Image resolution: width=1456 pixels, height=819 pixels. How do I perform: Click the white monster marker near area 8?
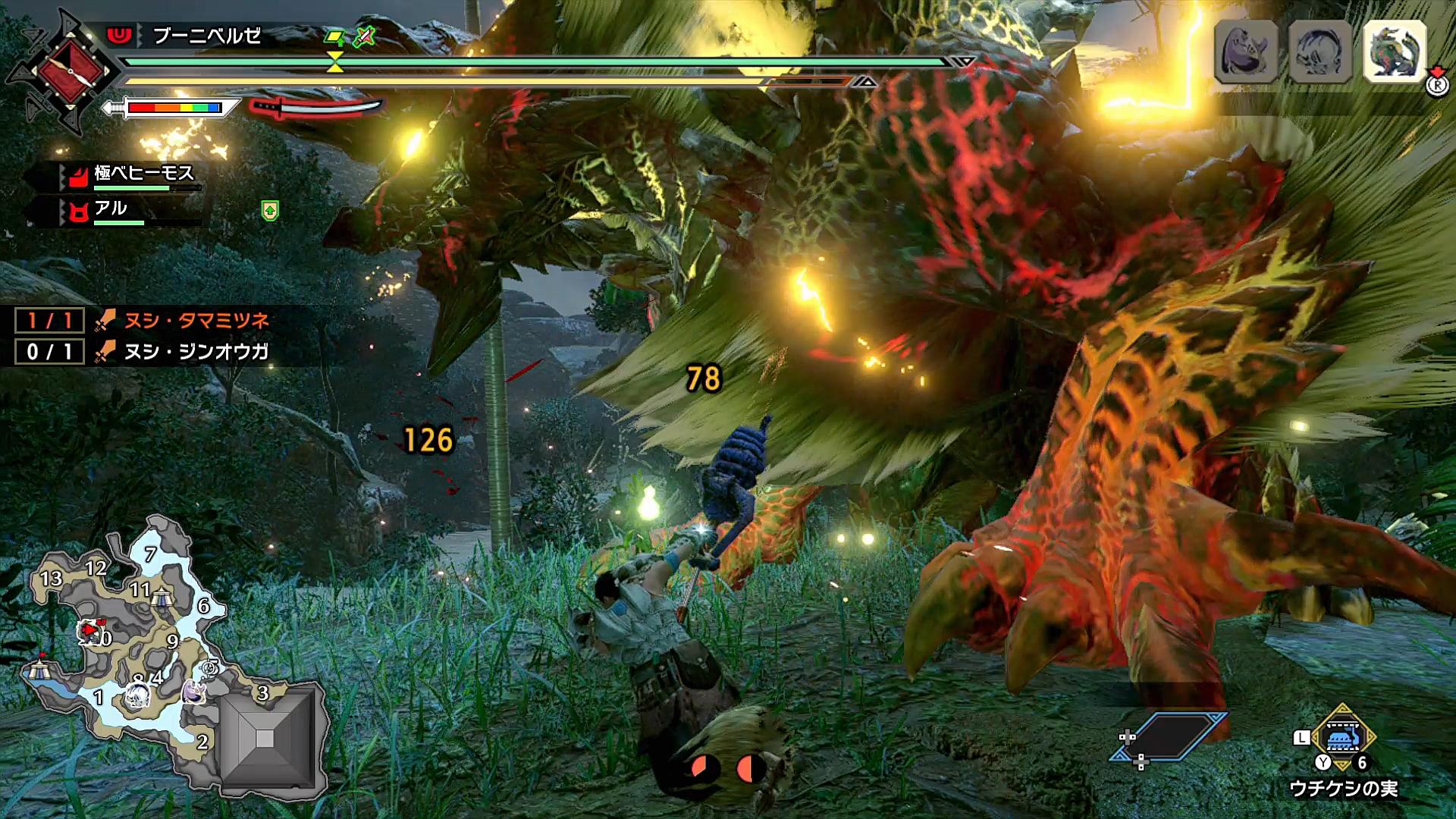pos(138,695)
